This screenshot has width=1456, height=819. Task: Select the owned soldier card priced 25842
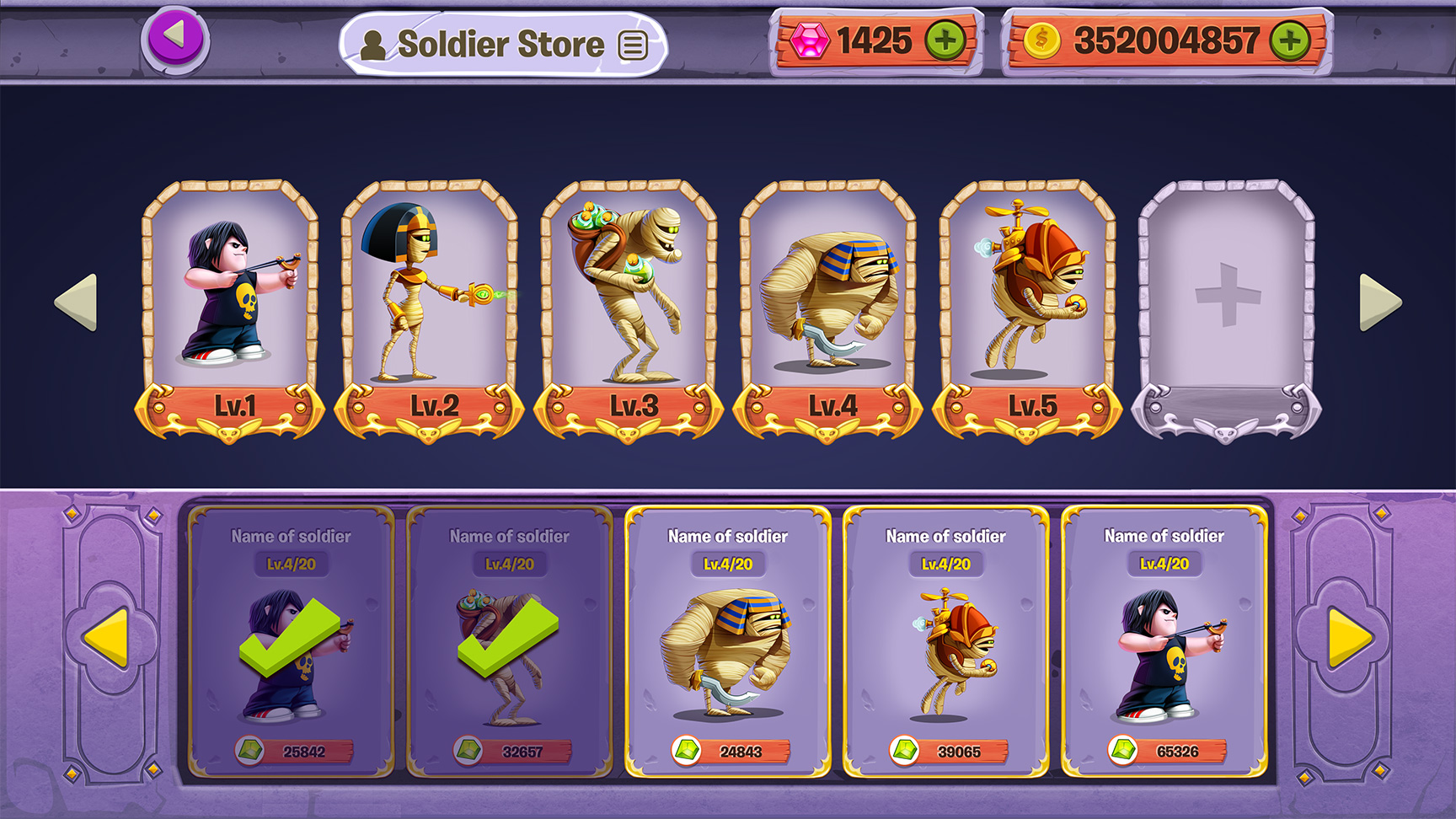pos(291,642)
